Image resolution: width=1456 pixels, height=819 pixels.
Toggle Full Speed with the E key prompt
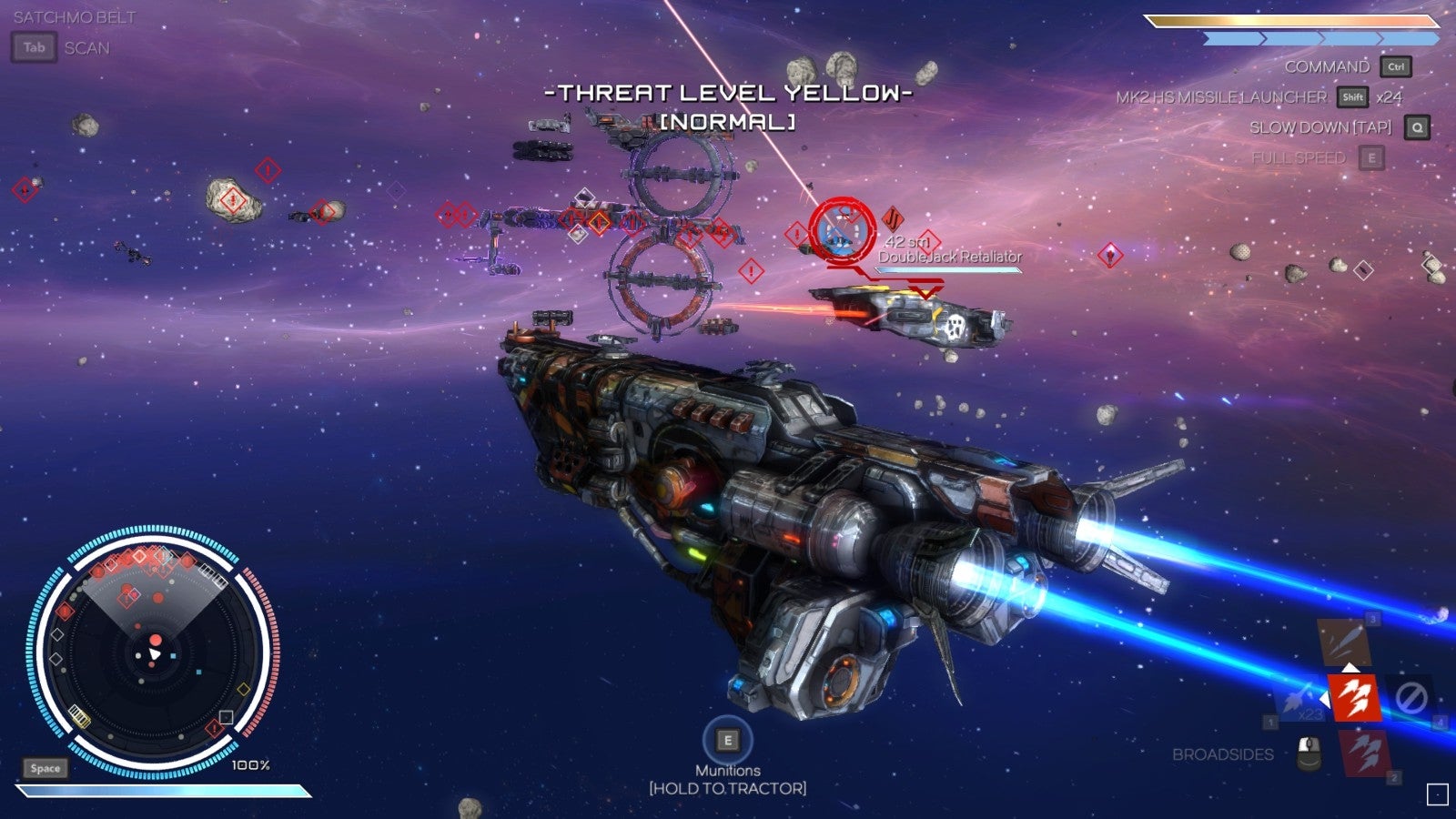pos(1370,156)
